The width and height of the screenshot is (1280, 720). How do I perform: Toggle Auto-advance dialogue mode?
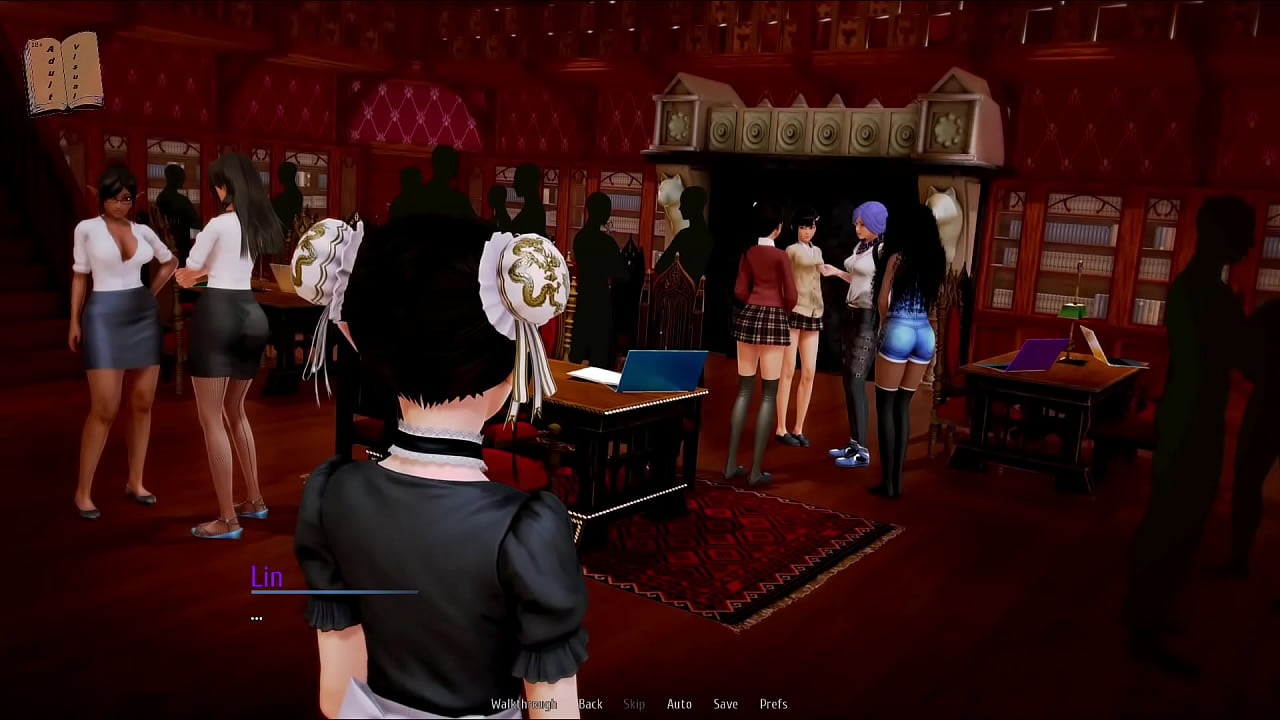(x=679, y=703)
